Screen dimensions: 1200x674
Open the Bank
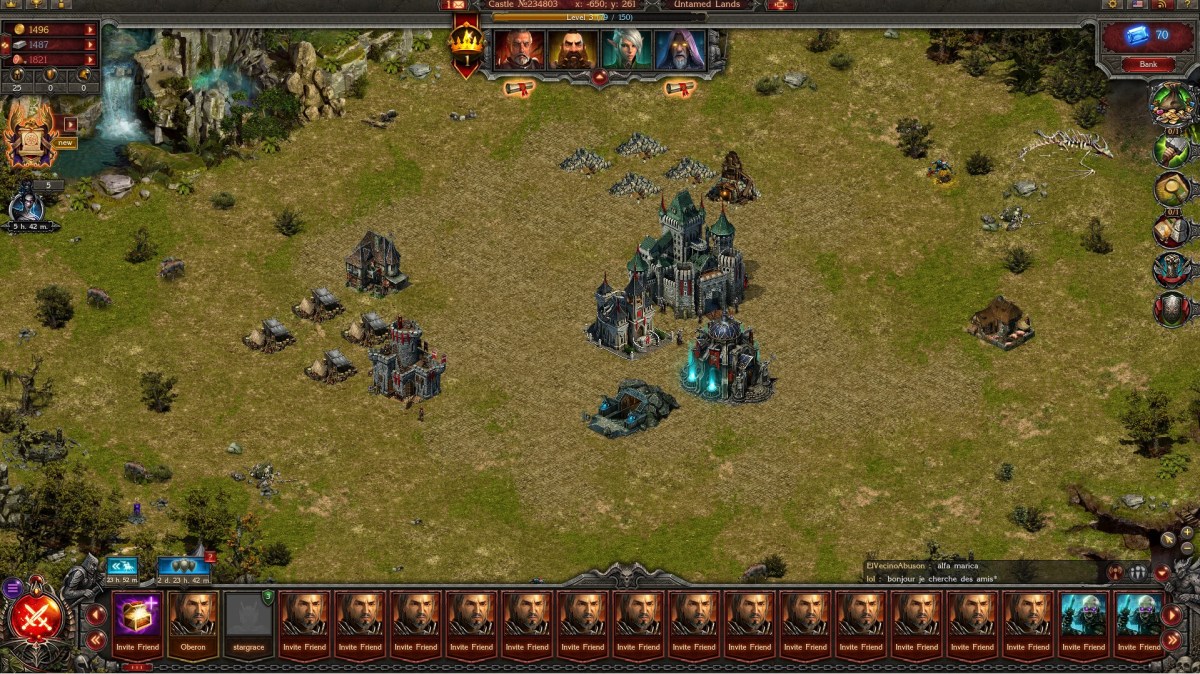point(1148,65)
